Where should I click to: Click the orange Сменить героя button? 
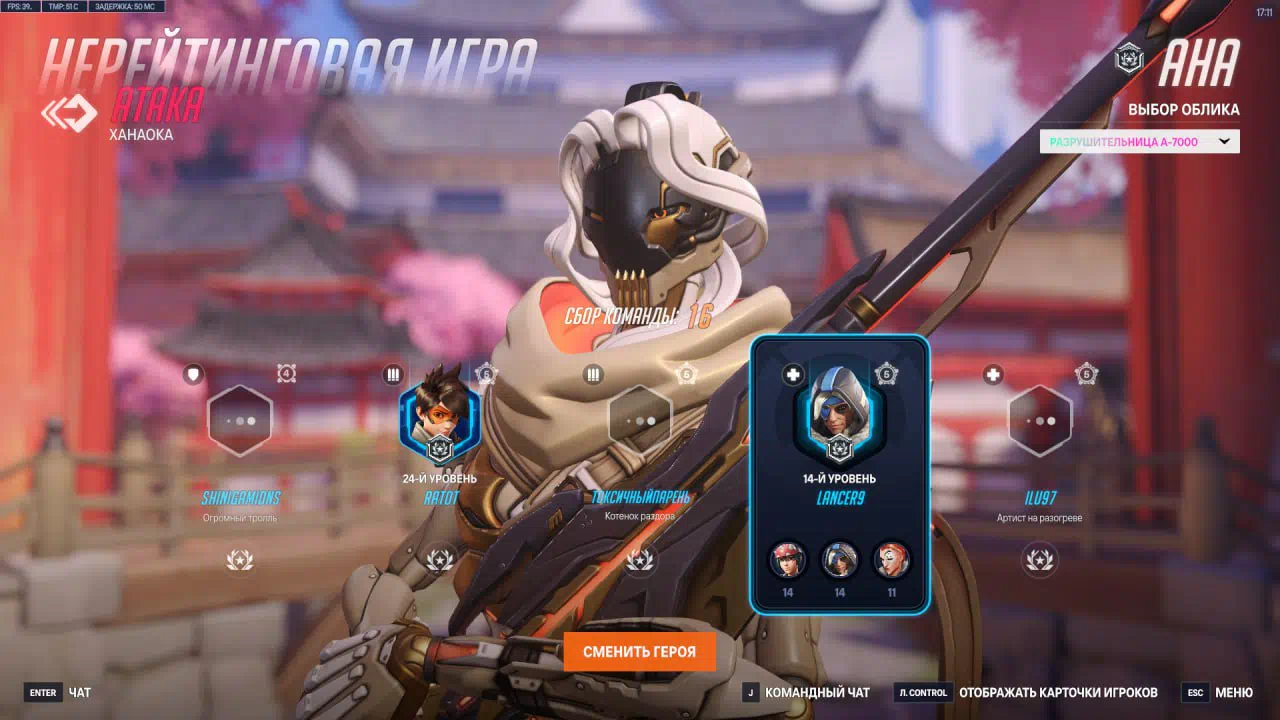(x=640, y=652)
